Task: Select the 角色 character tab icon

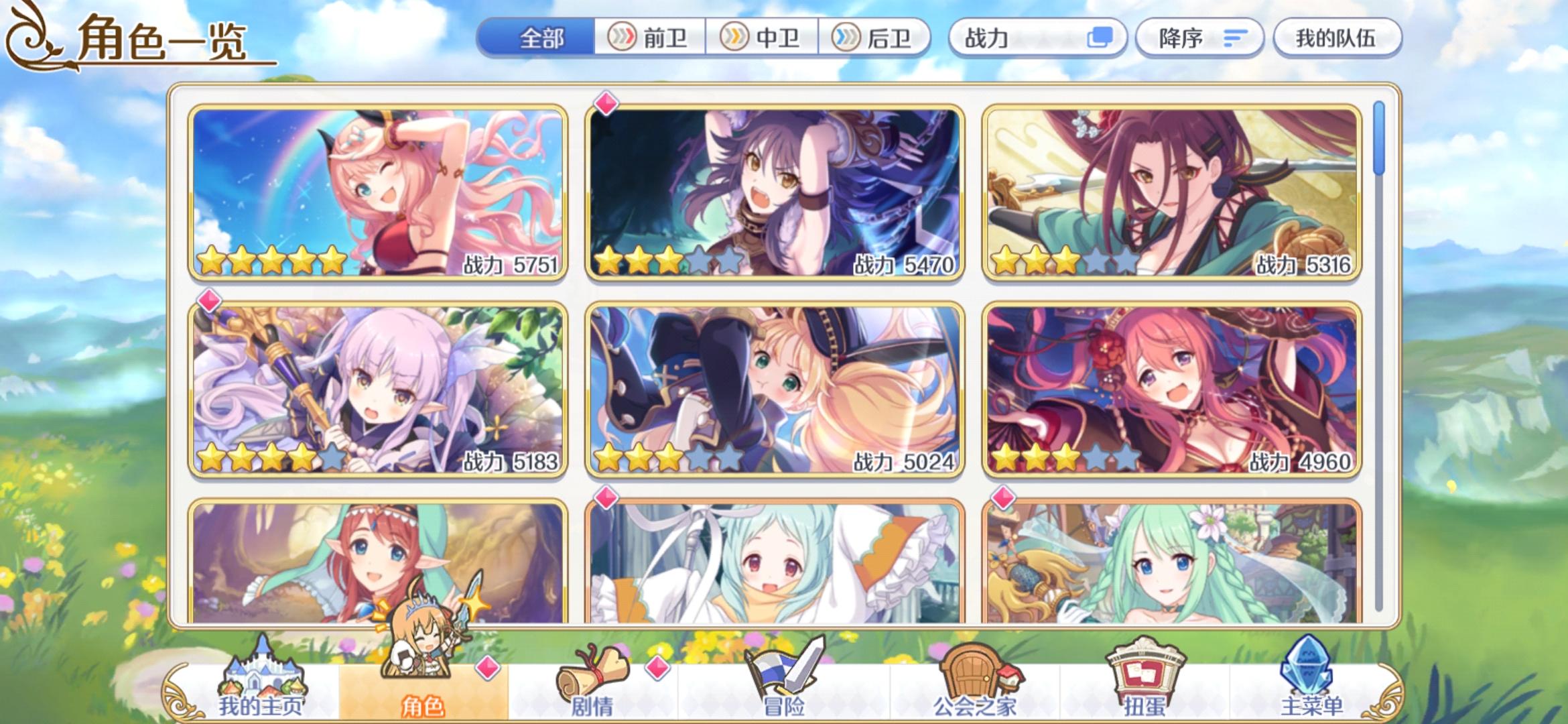Action: (423, 687)
